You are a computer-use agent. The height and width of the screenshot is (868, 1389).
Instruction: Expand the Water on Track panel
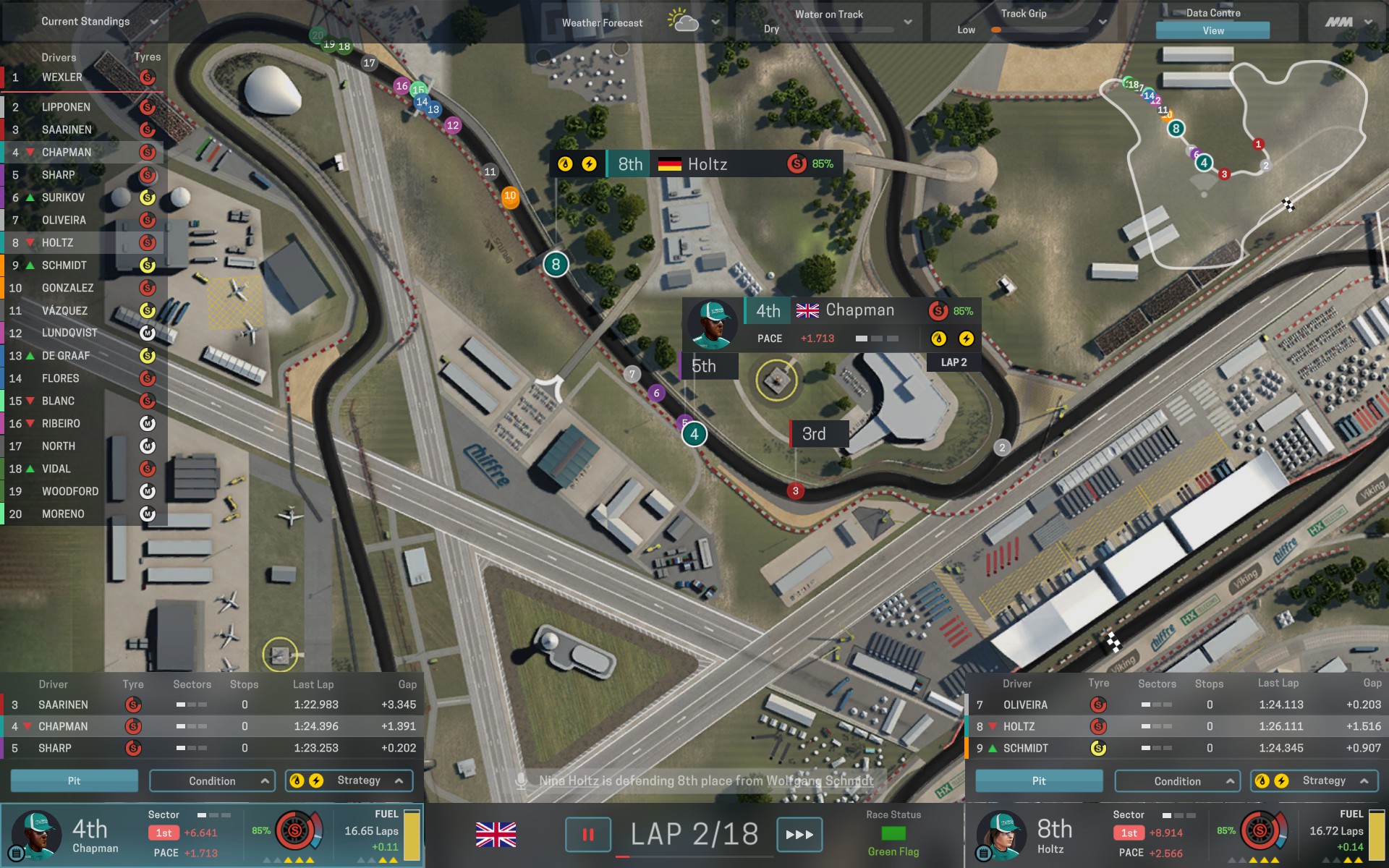click(907, 22)
